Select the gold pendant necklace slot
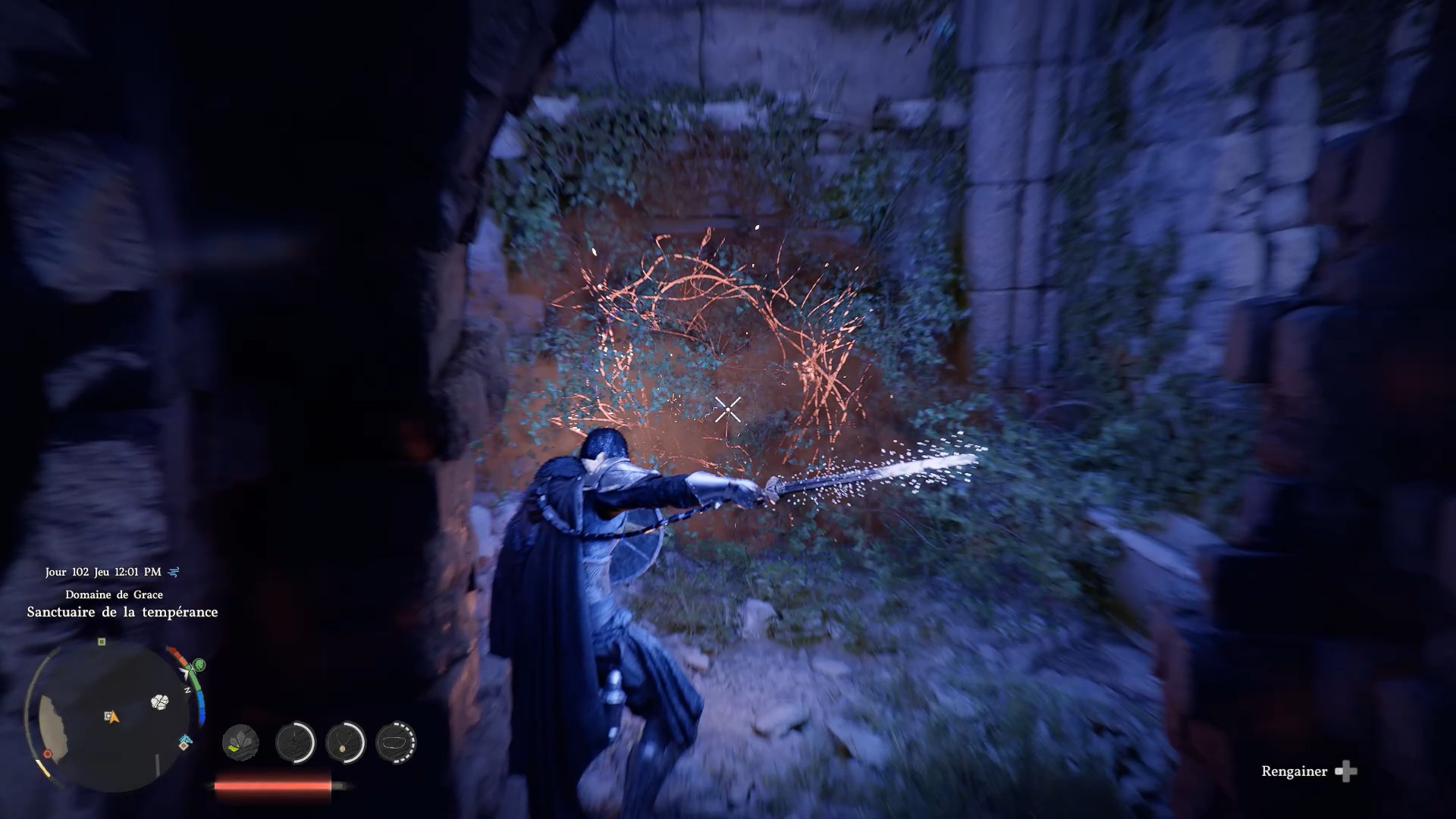The height and width of the screenshot is (819, 1456). tap(345, 742)
